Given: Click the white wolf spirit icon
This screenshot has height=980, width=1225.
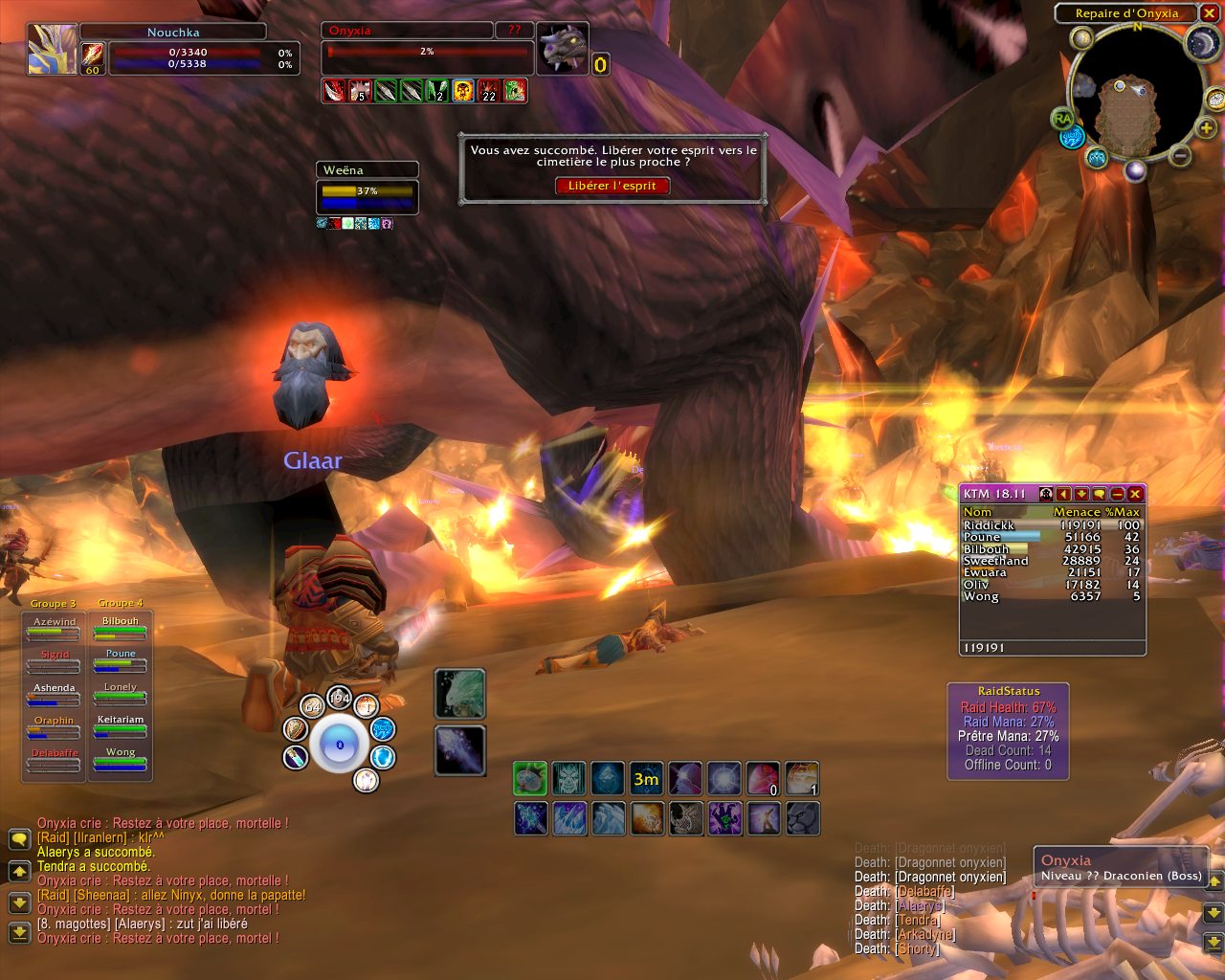Looking at the screenshot, I should [460, 693].
